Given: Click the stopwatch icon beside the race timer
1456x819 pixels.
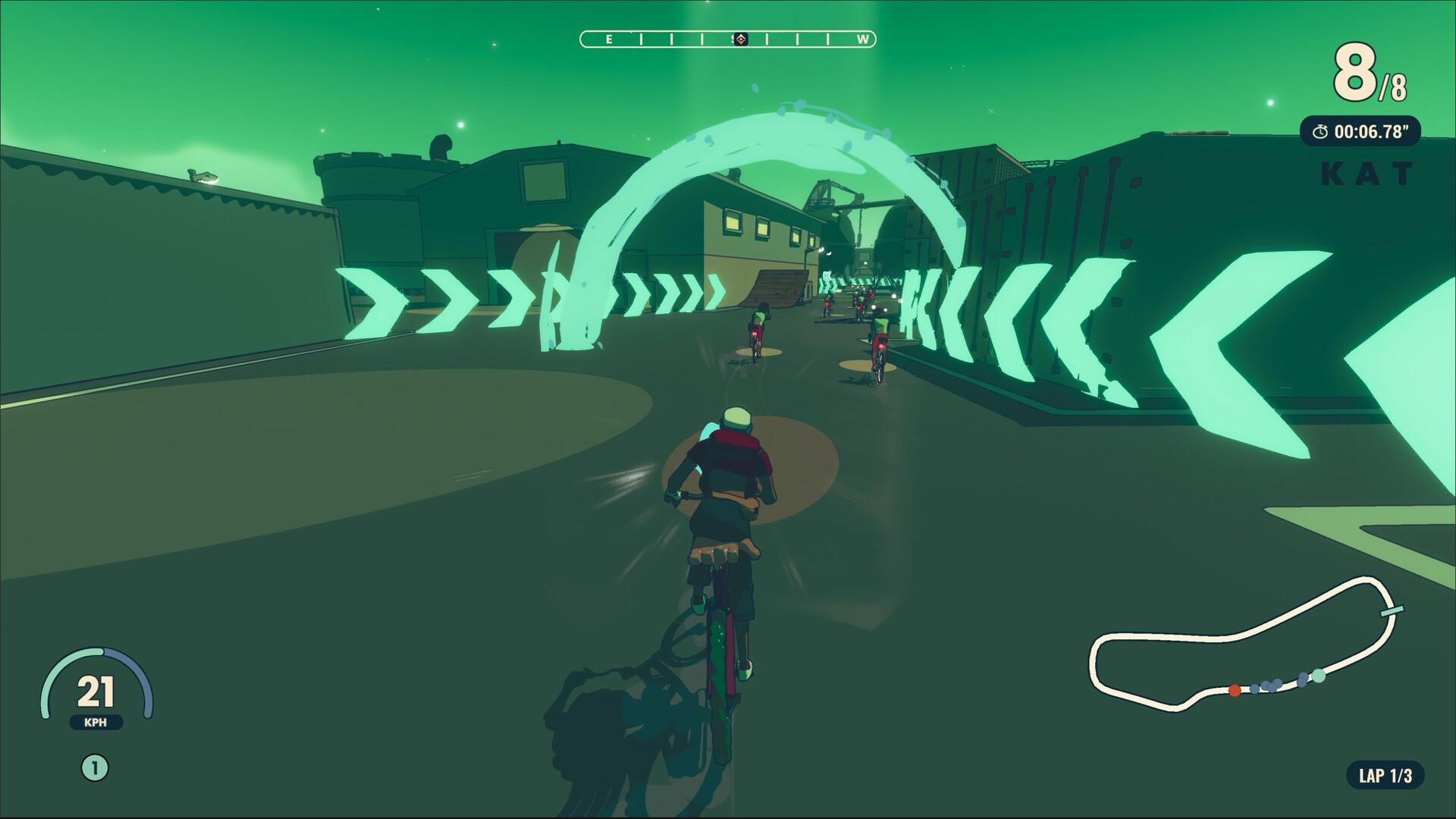Looking at the screenshot, I should (1322, 130).
